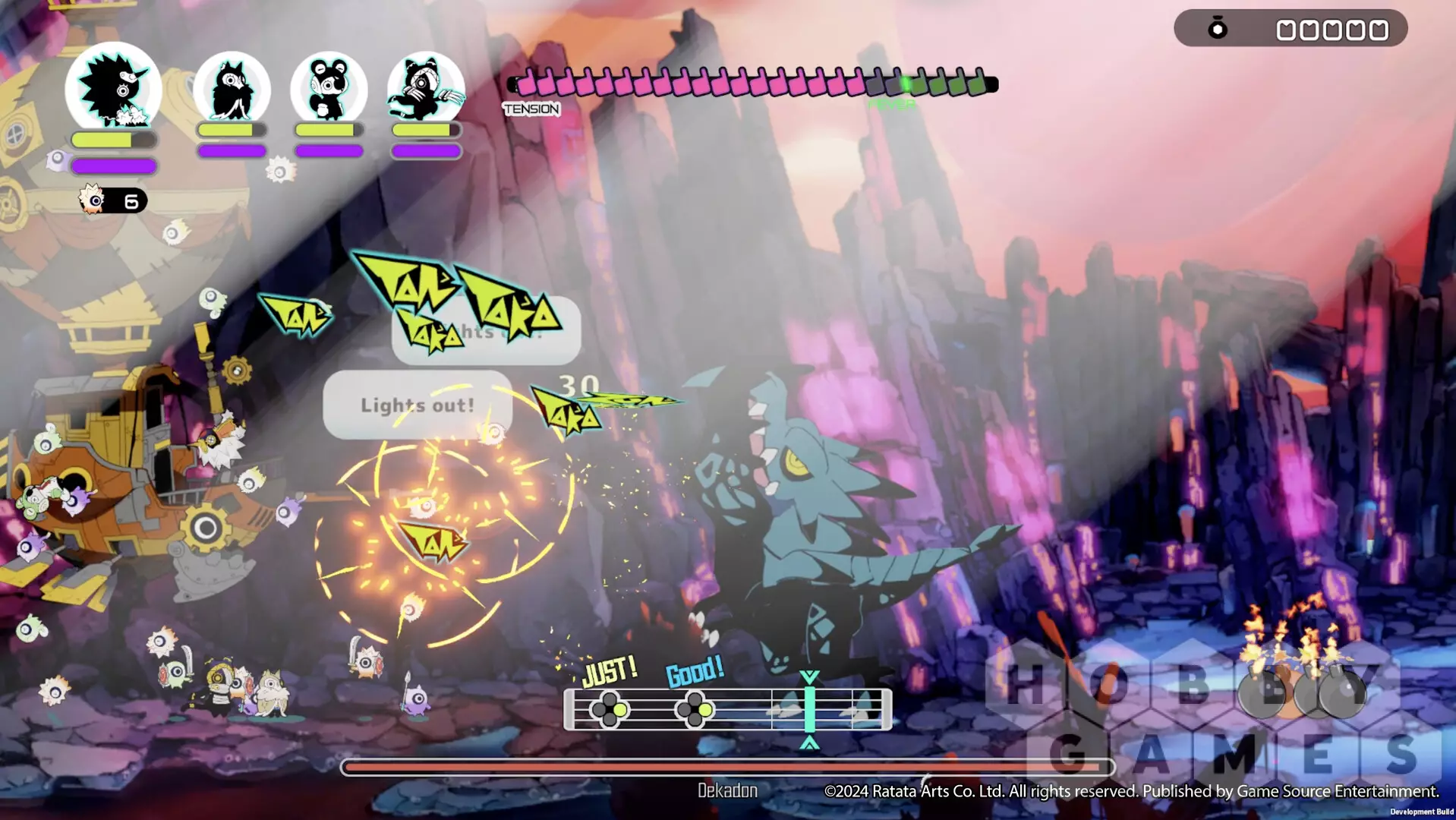Select the spiky hedgehog character portrait
The width and height of the screenshot is (1456, 820).
(112, 90)
